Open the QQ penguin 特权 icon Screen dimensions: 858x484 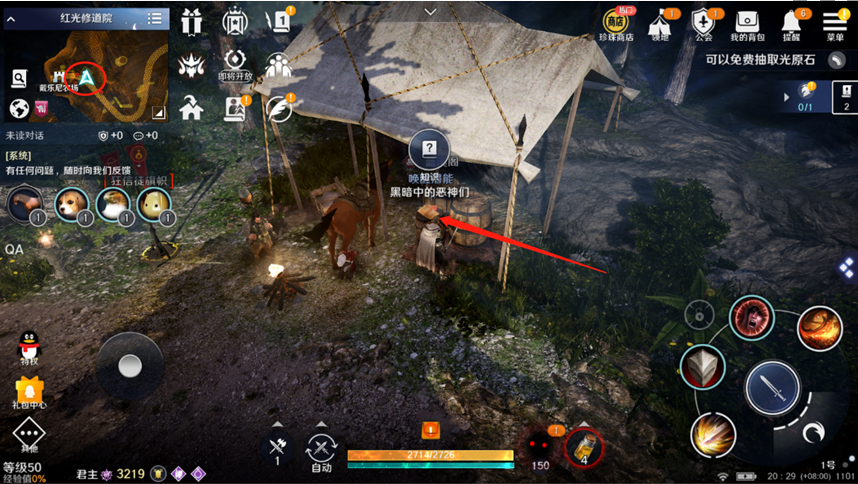(x=28, y=349)
